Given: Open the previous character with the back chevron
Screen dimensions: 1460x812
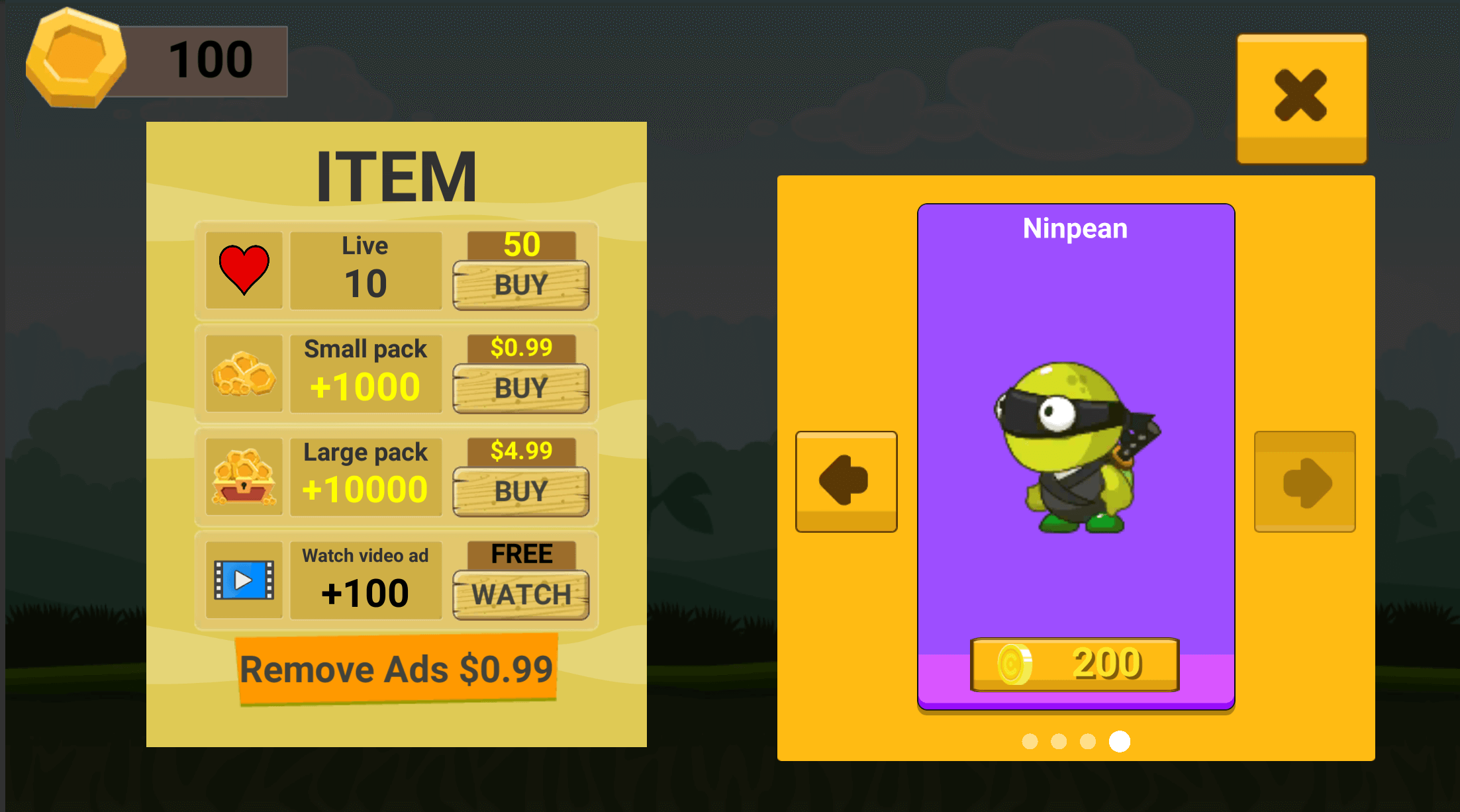Looking at the screenshot, I should pos(846,481).
